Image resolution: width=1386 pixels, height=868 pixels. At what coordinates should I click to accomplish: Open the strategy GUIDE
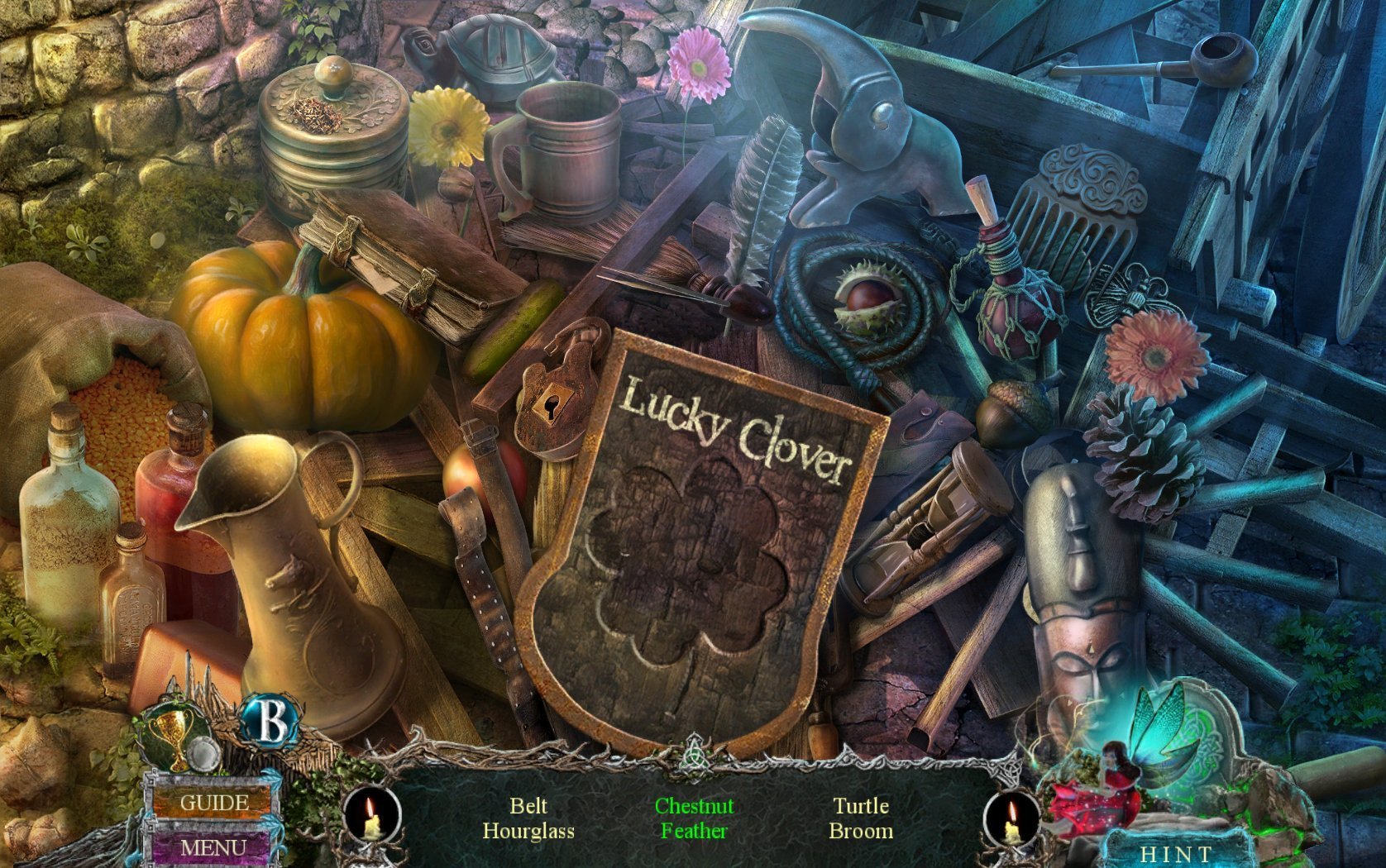[x=213, y=802]
